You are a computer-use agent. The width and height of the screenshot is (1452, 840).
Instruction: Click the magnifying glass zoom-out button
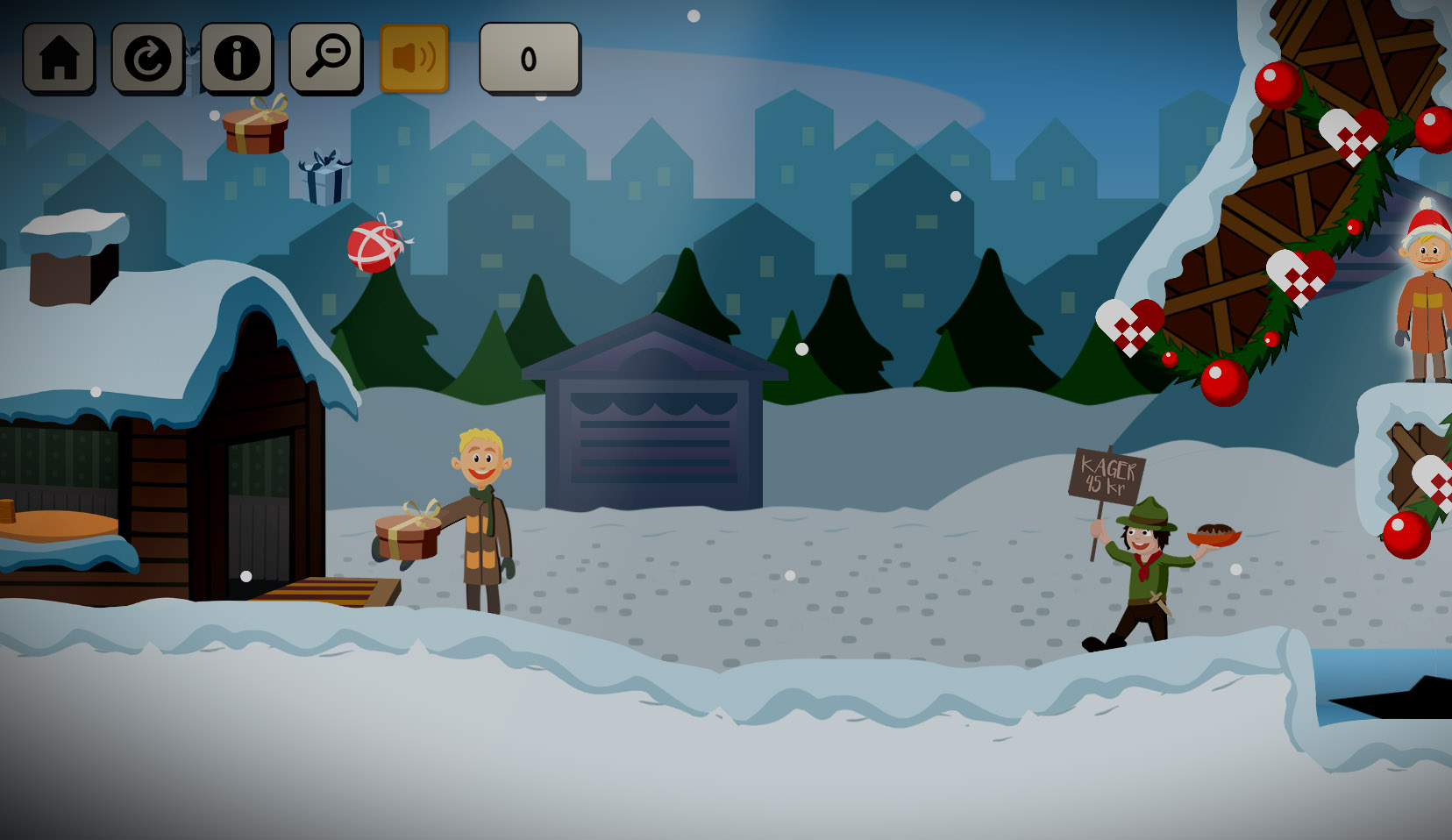point(325,58)
